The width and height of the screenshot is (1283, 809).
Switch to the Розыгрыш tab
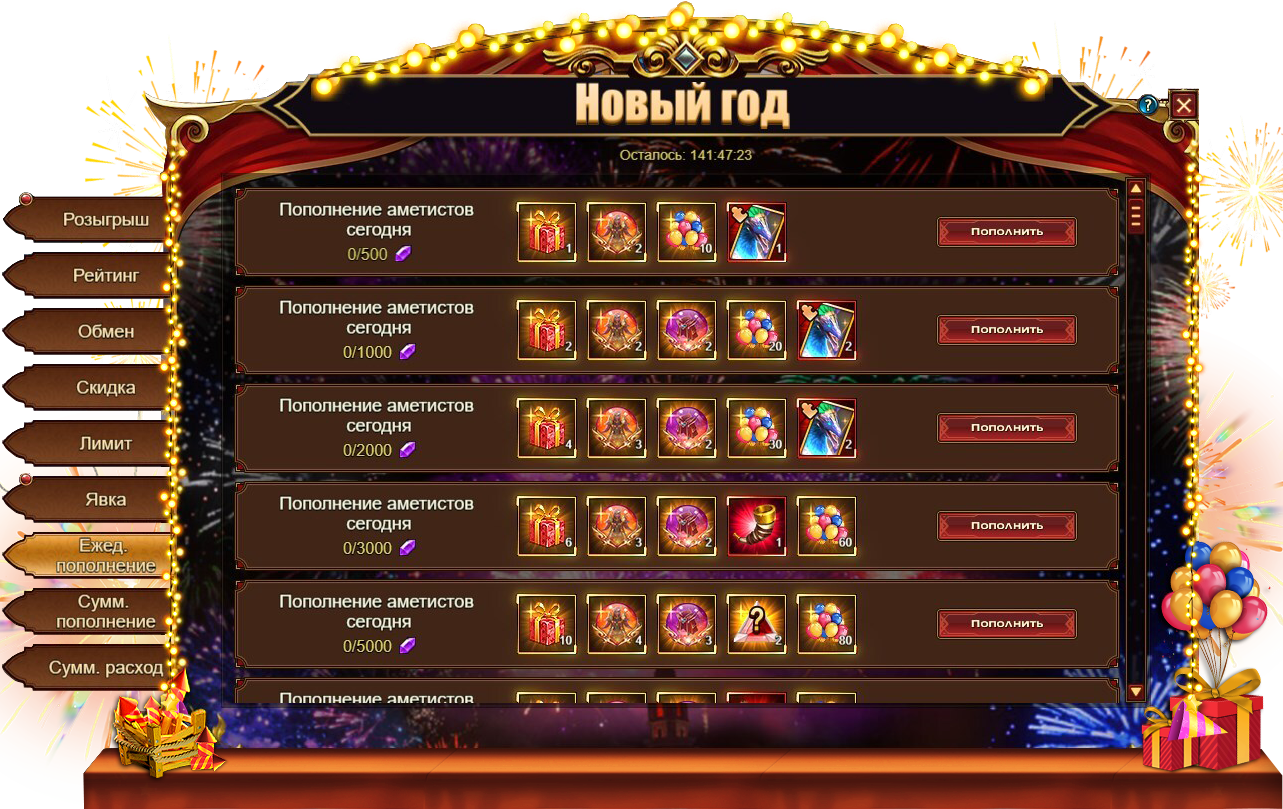point(98,219)
